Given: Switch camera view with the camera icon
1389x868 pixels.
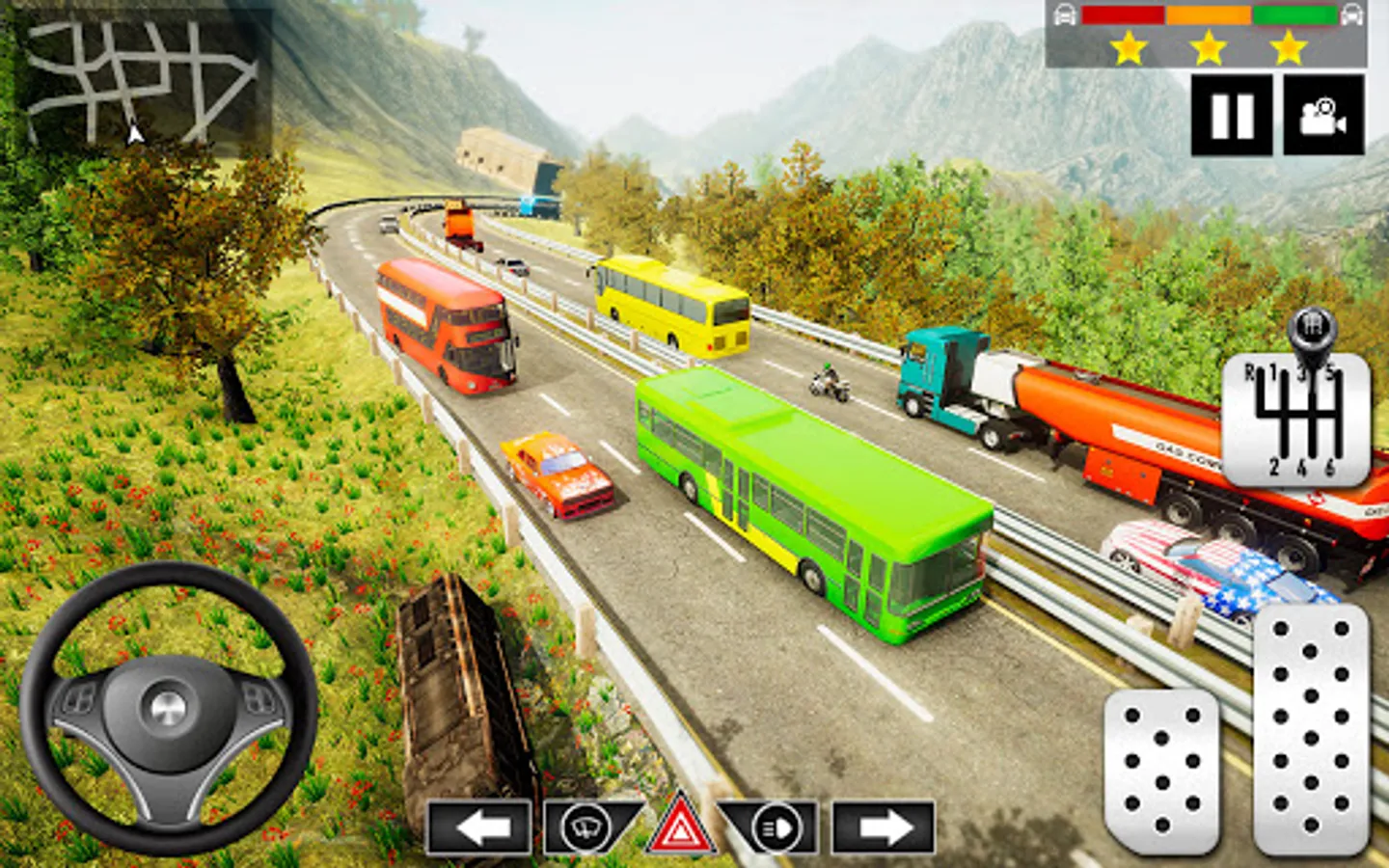Looking at the screenshot, I should click(1323, 116).
